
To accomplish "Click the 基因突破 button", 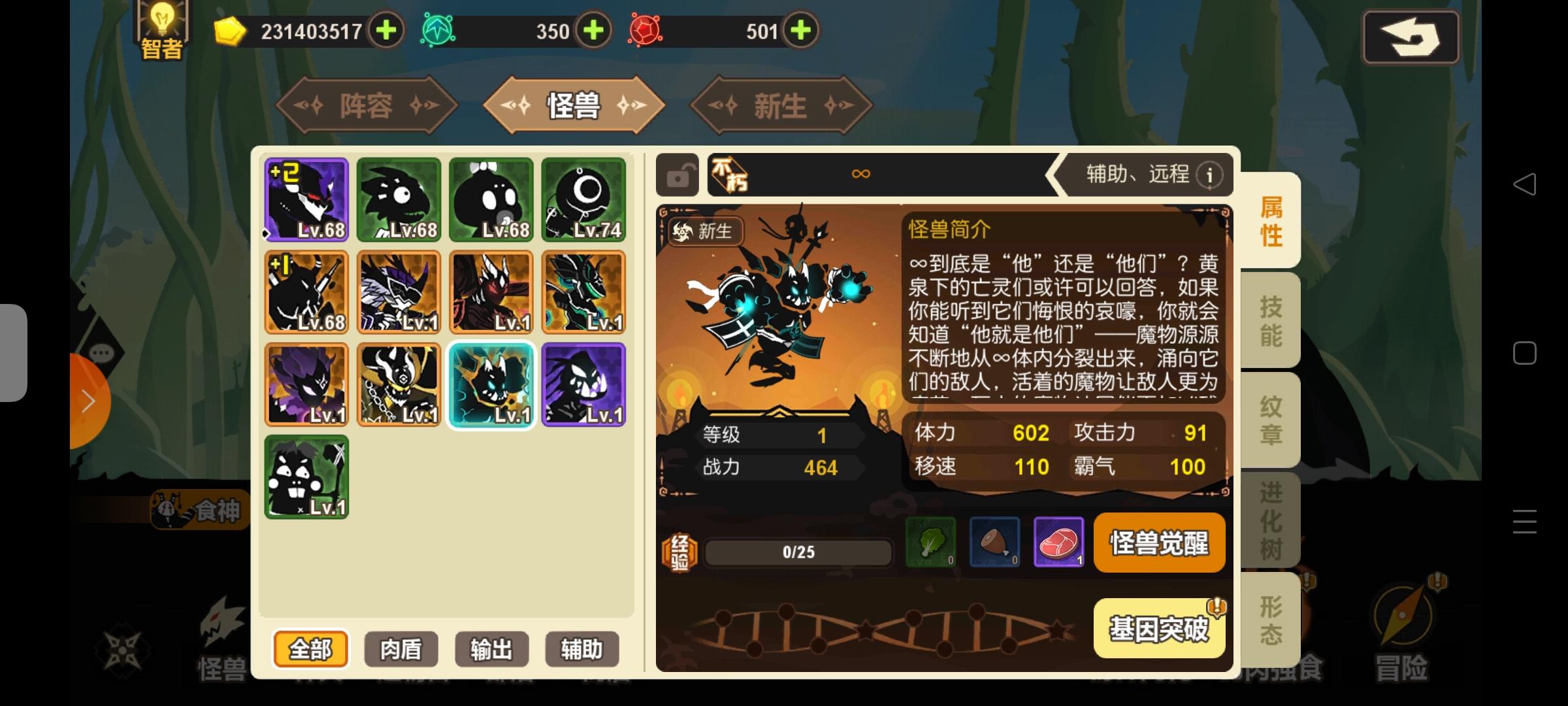I will pyautogui.click(x=1160, y=628).
